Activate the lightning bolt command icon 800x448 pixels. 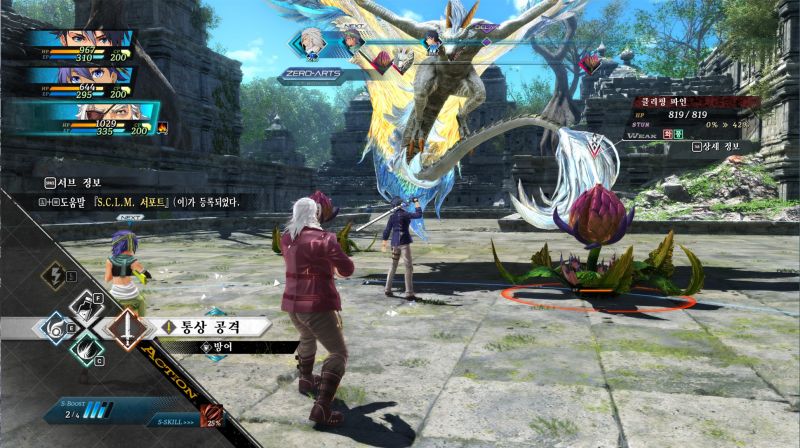click(54, 276)
